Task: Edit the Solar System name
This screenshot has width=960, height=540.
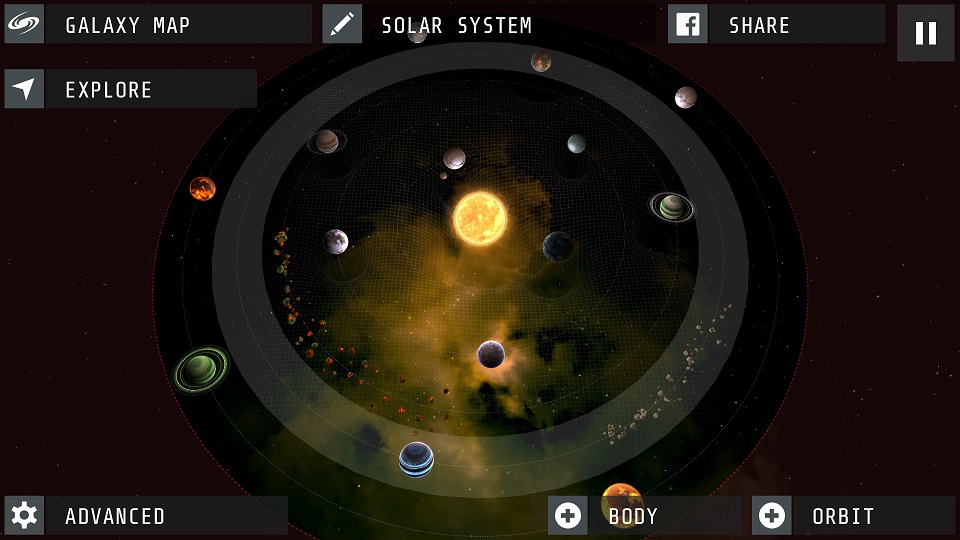Action: (x=343, y=25)
